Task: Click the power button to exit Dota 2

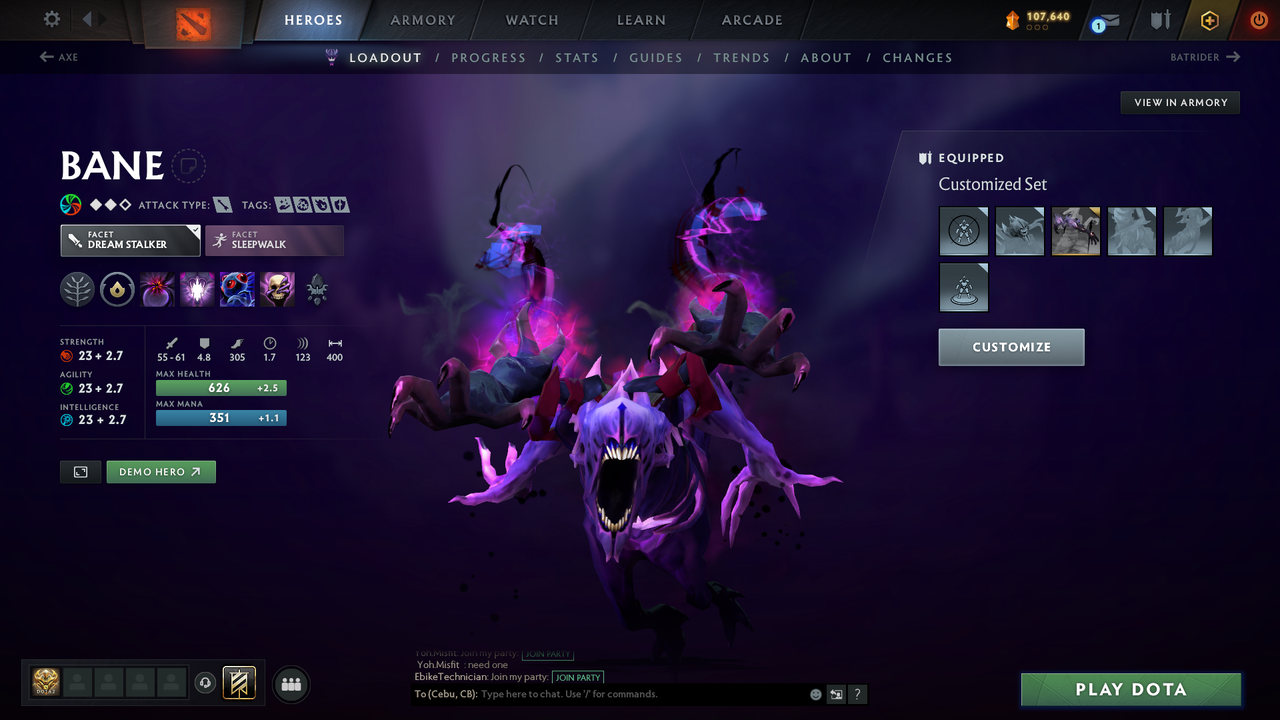Action: tap(1258, 19)
